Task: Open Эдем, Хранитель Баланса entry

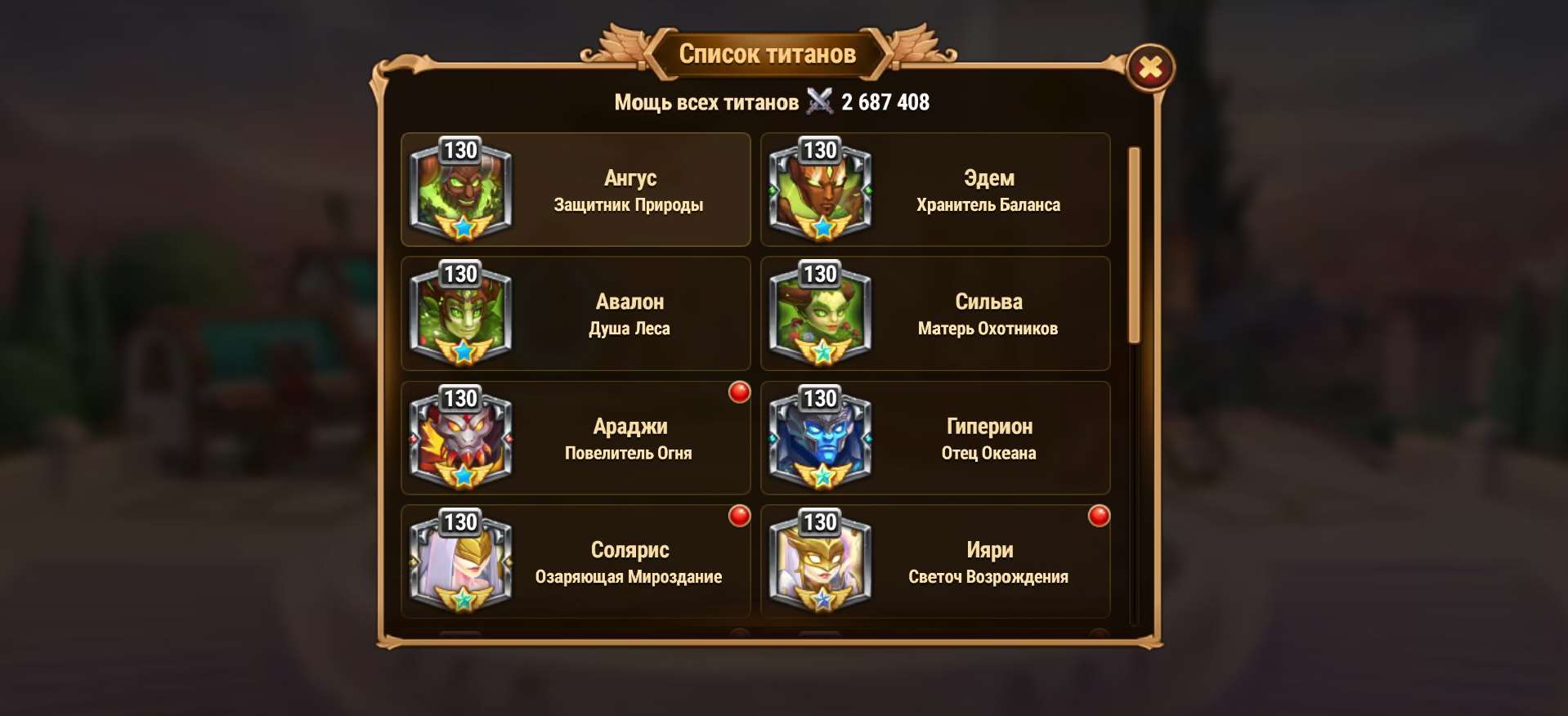Action: [935, 190]
